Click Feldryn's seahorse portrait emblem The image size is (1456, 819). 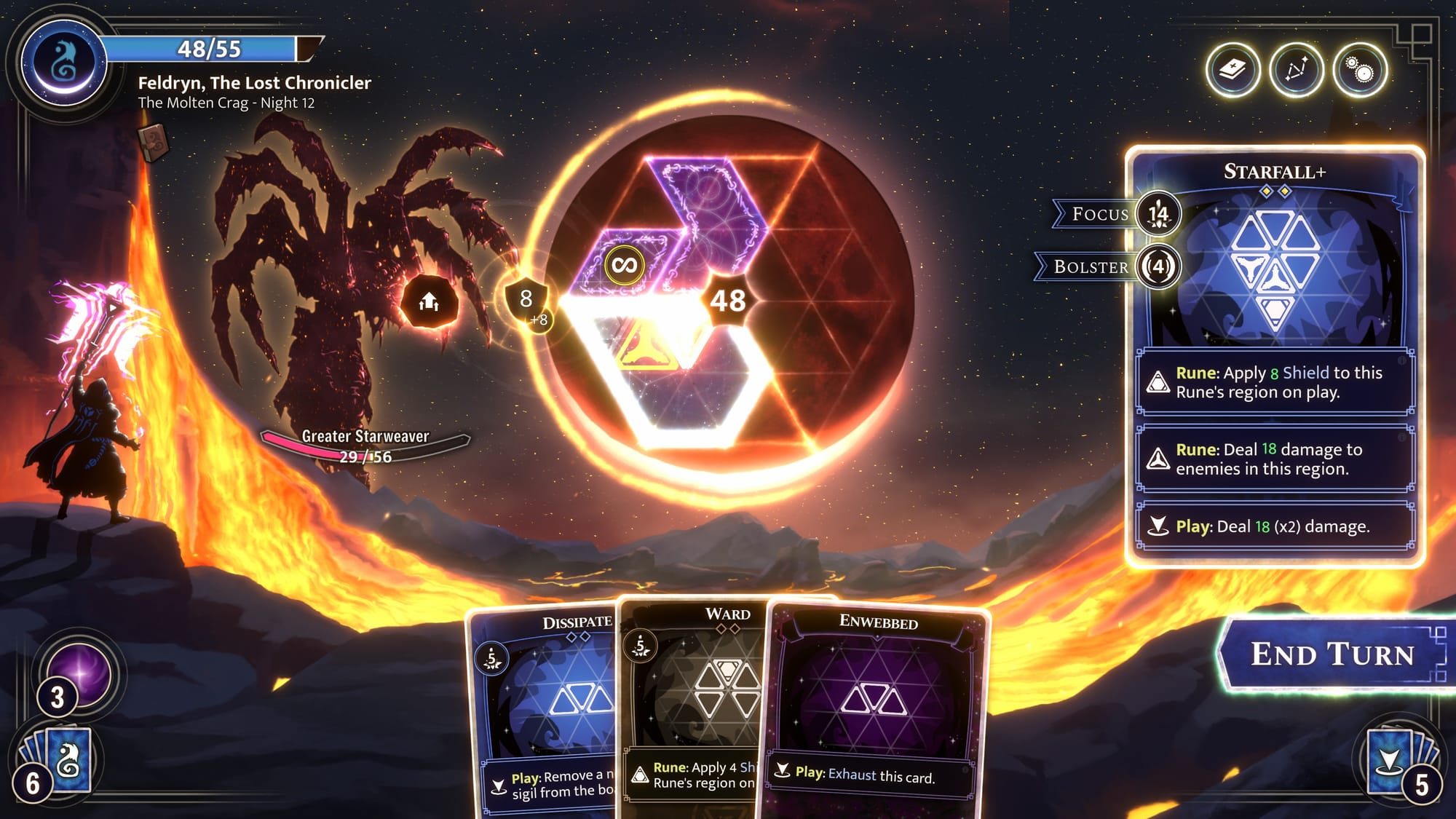pos(64,63)
